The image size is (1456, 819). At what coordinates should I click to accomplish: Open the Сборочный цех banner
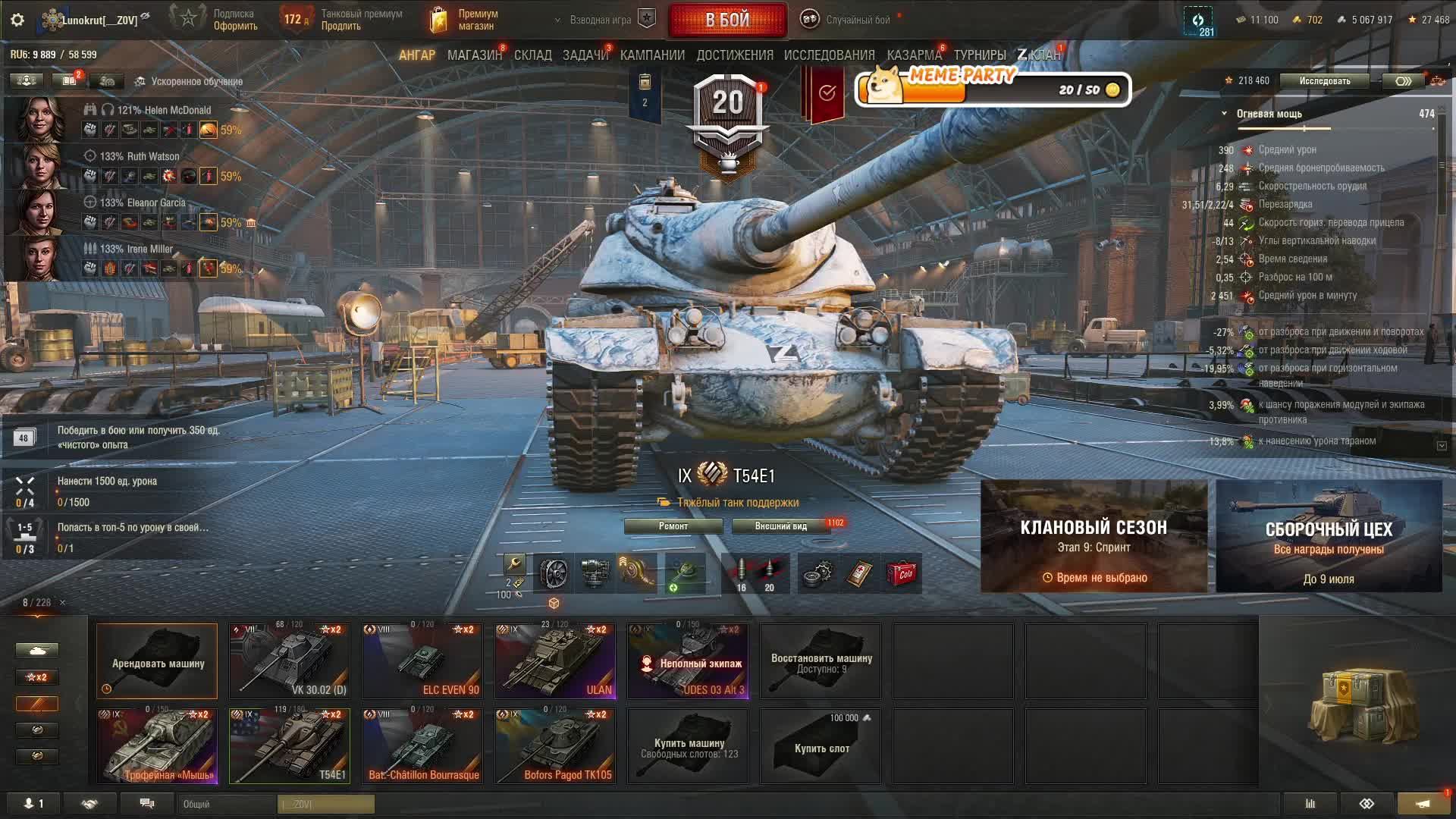[1329, 536]
